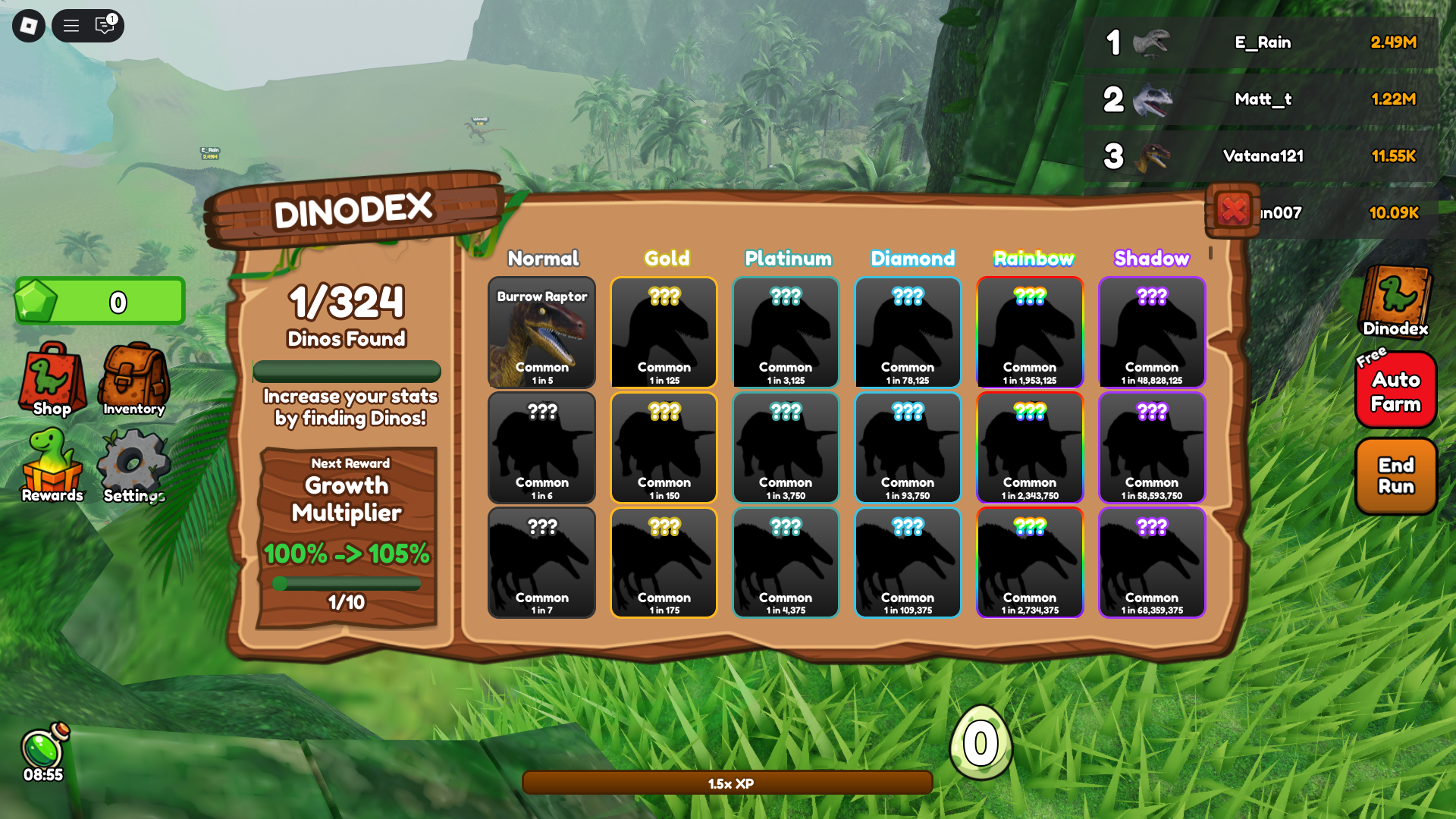Select the Gold 1 in 125 dino card
This screenshot has width=1456, height=819.
pyautogui.click(x=664, y=332)
